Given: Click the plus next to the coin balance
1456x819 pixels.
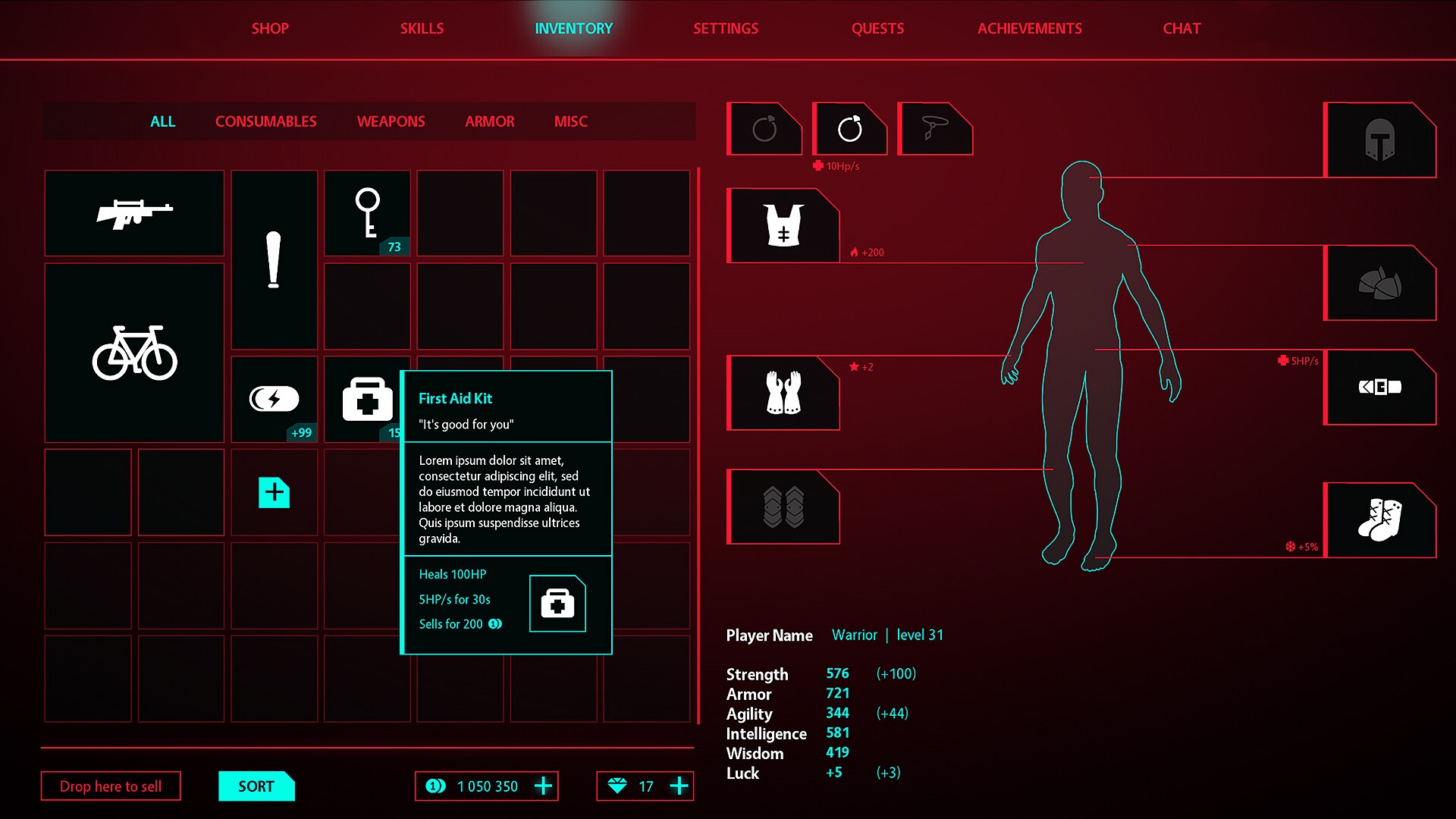Looking at the screenshot, I should click(x=543, y=786).
